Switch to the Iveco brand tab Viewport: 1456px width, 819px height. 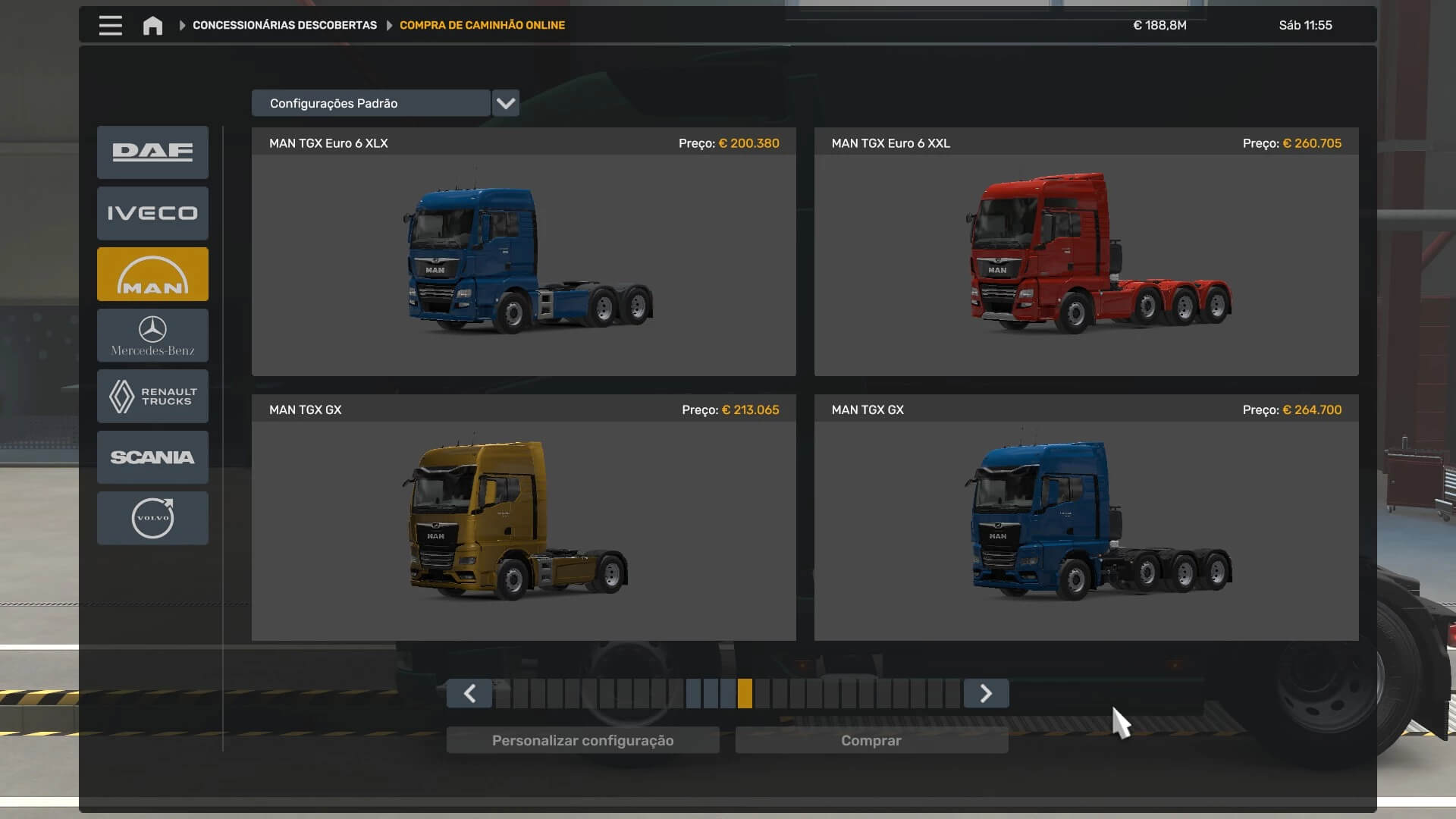pyautogui.click(x=152, y=213)
